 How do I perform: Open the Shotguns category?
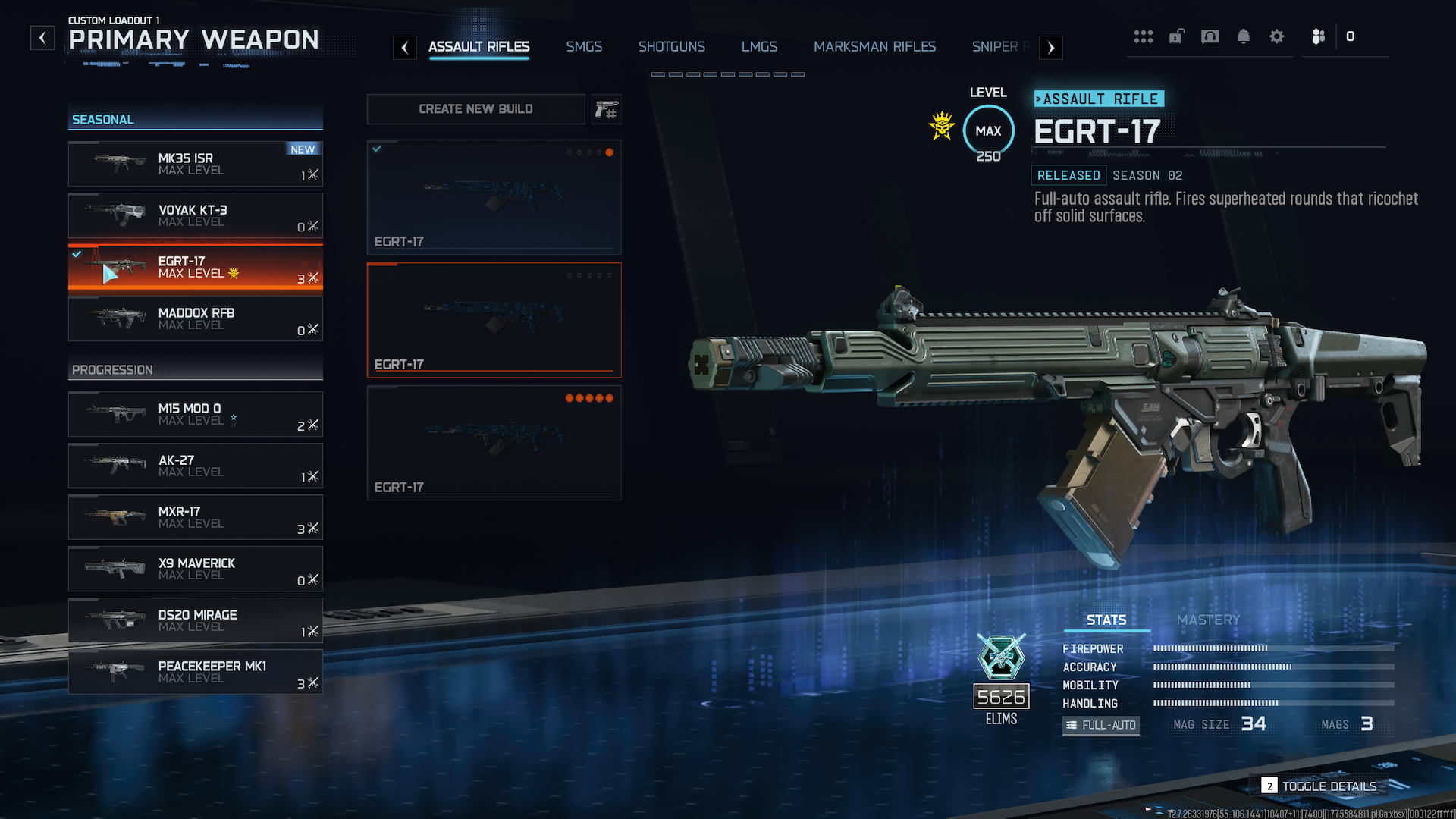click(671, 47)
